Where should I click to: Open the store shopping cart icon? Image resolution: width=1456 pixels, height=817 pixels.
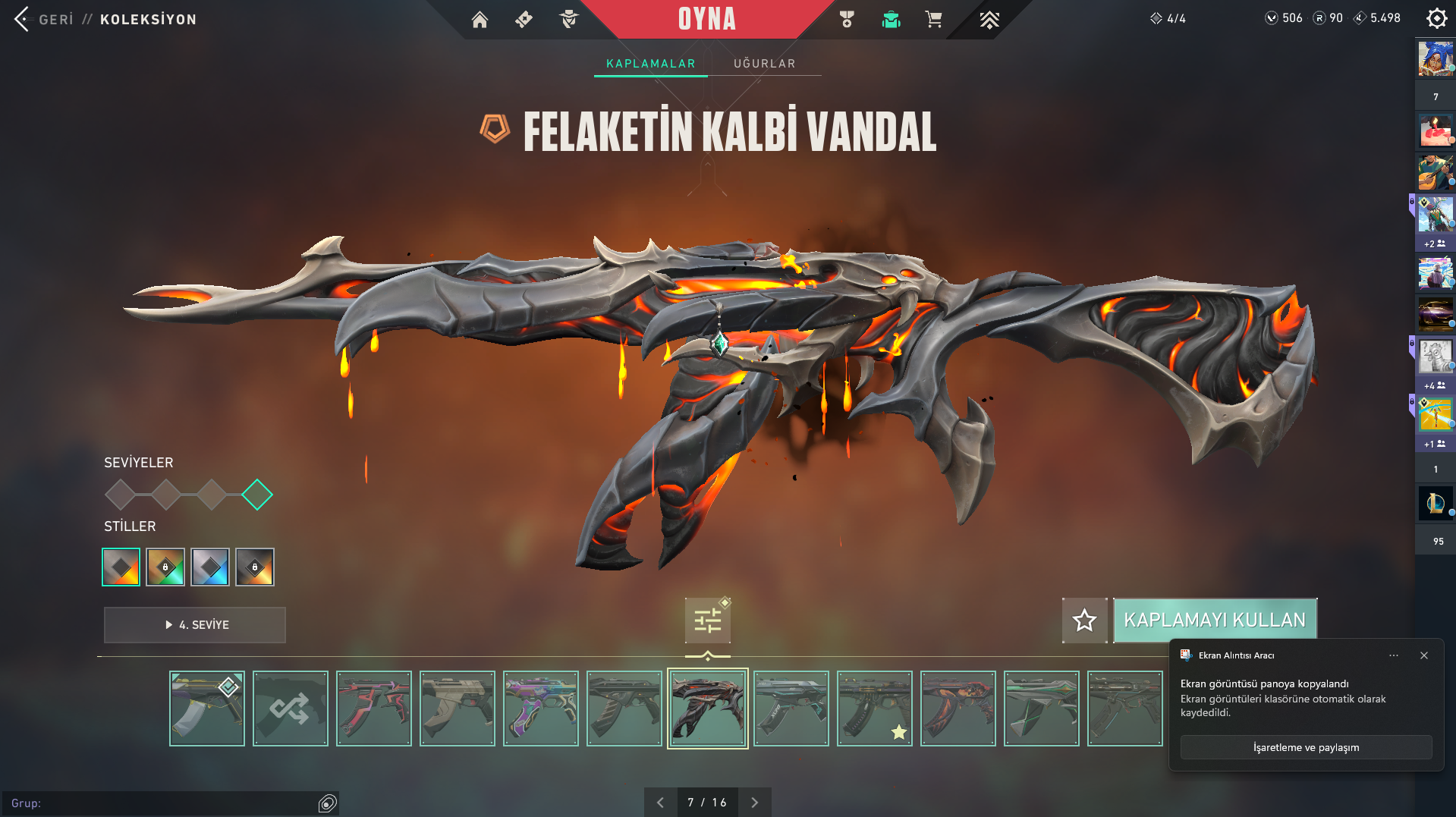(934, 20)
